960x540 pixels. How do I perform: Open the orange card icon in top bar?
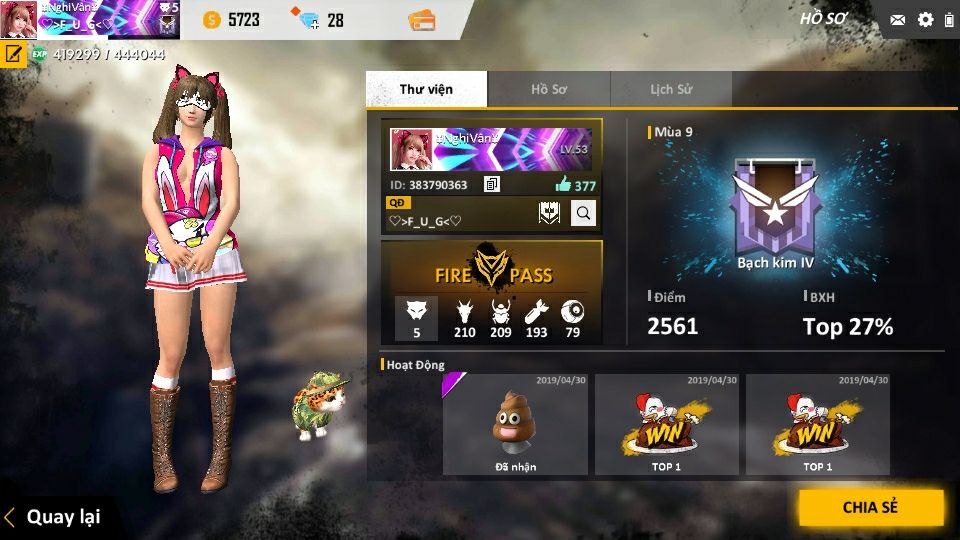click(x=422, y=19)
